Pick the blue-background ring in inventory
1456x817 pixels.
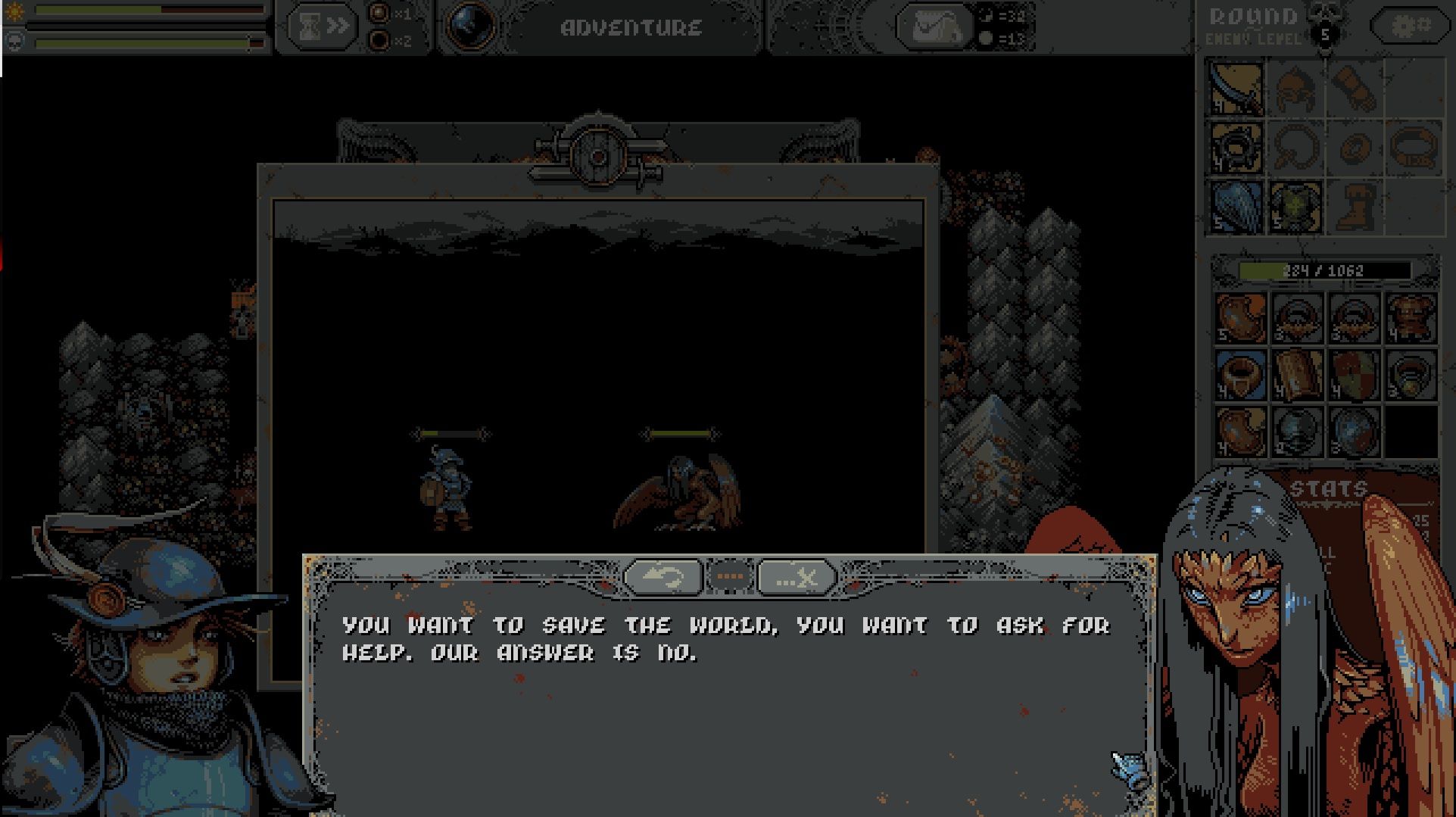pos(1240,374)
